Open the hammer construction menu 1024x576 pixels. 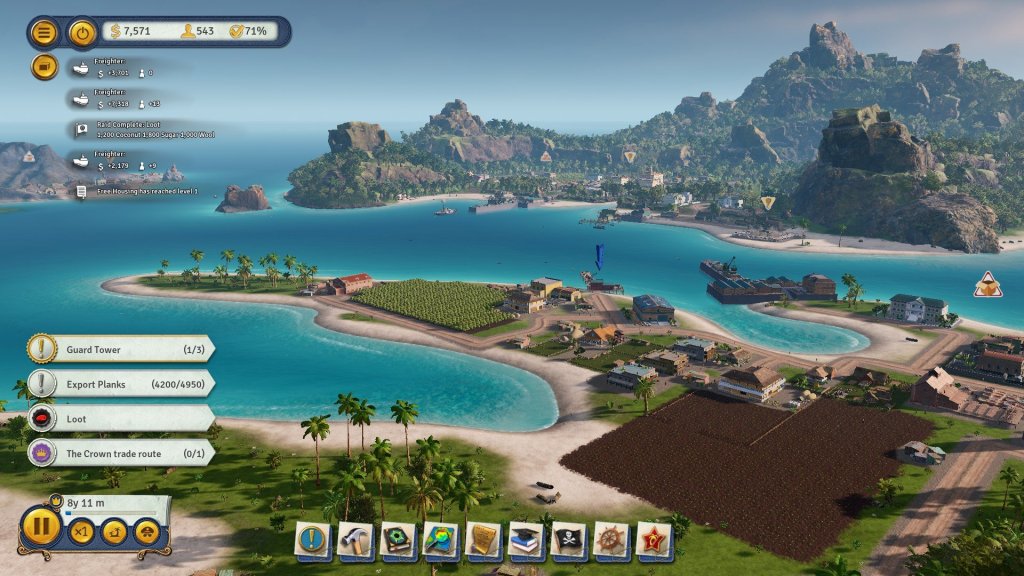click(355, 540)
